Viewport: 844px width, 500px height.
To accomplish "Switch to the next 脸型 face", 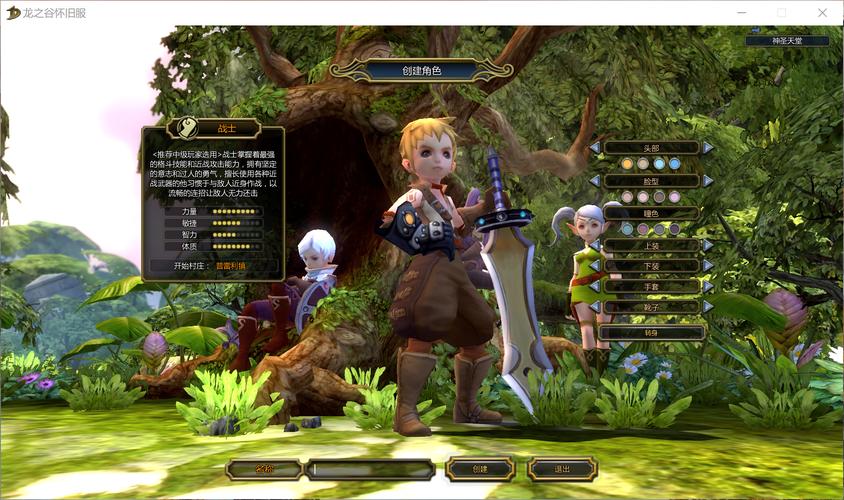I will [708, 181].
